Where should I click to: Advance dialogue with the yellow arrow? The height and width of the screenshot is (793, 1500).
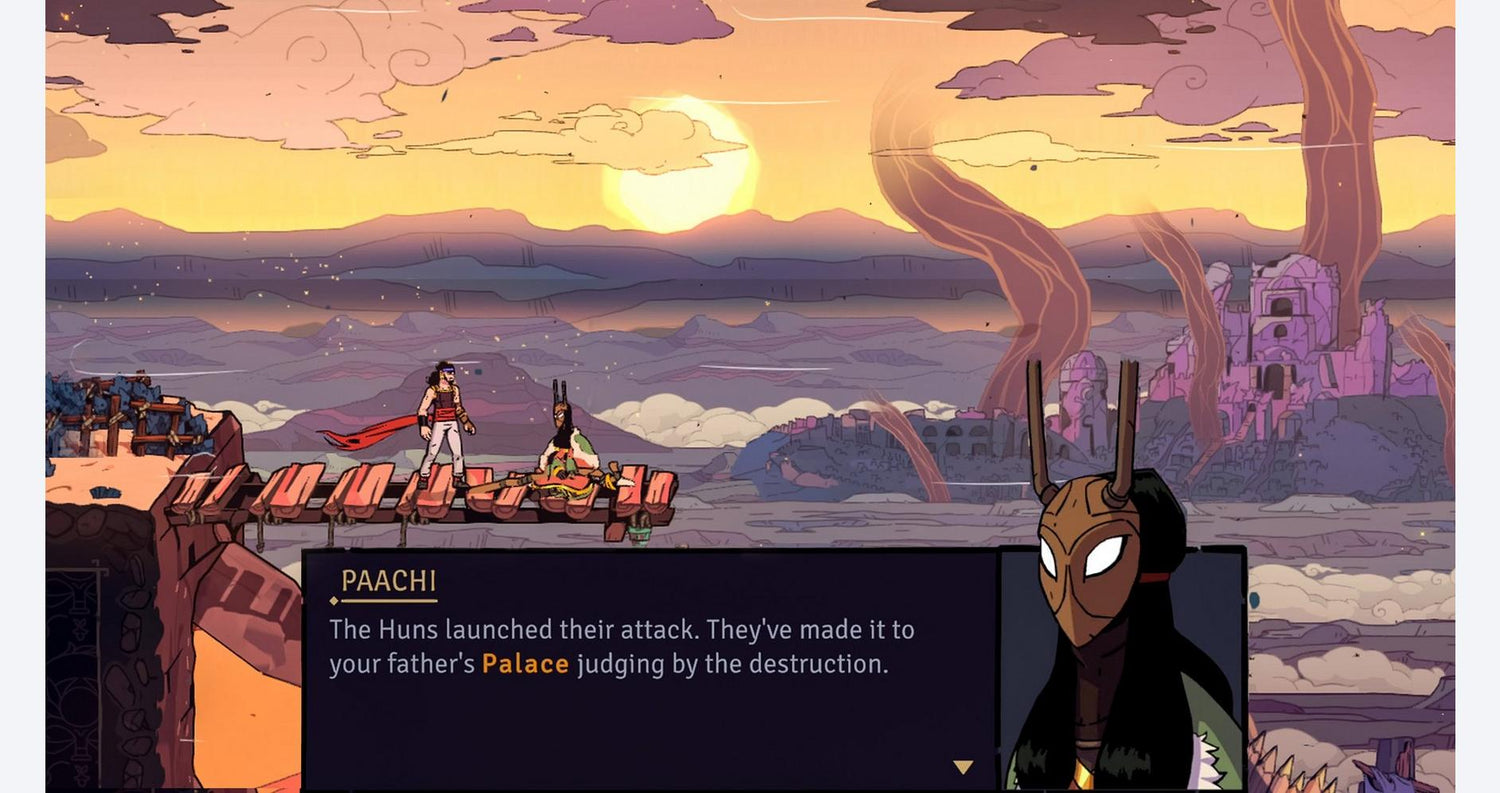pos(962,767)
